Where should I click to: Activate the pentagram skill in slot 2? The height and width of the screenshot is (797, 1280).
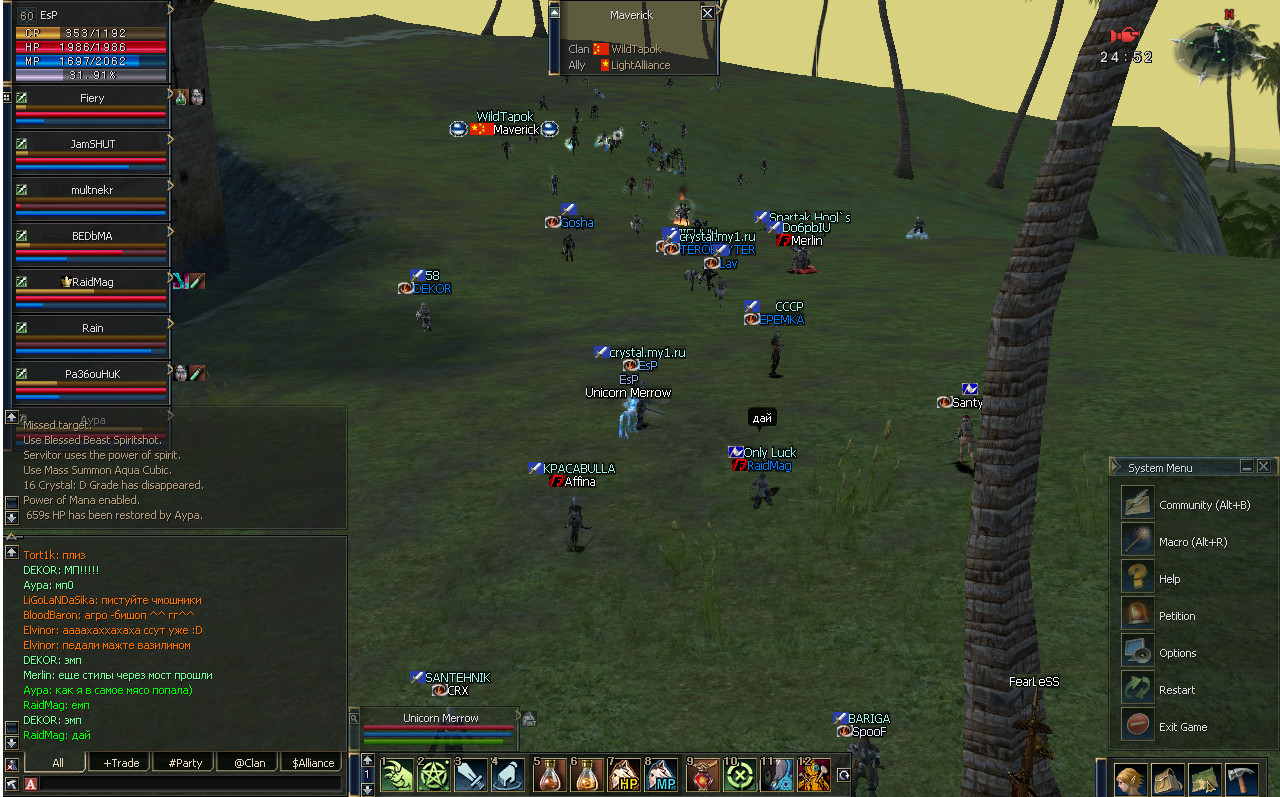click(x=434, y=775)
